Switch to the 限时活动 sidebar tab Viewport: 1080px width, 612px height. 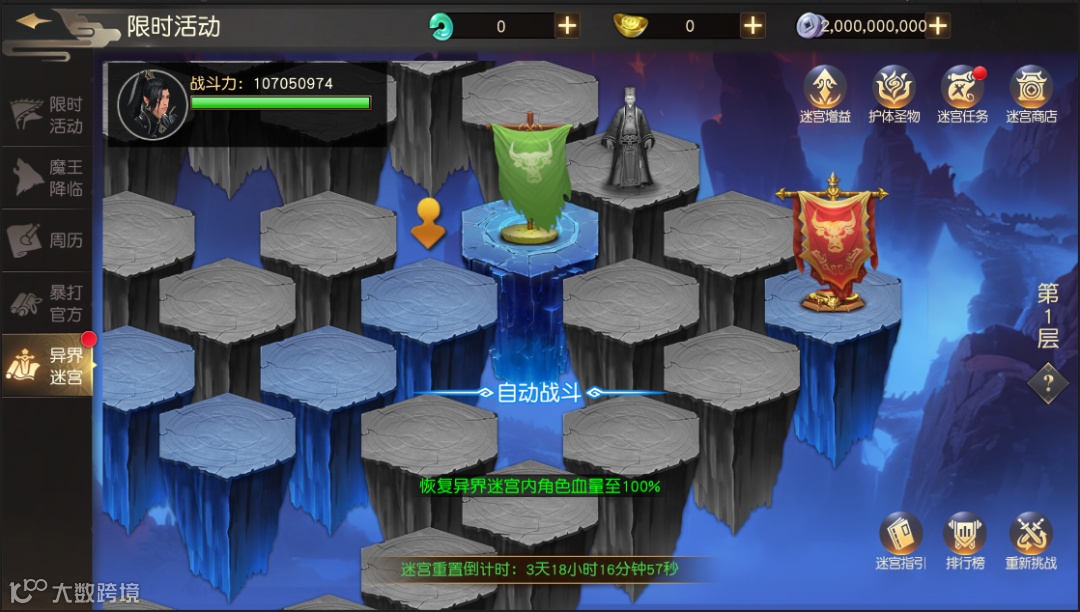48,115
